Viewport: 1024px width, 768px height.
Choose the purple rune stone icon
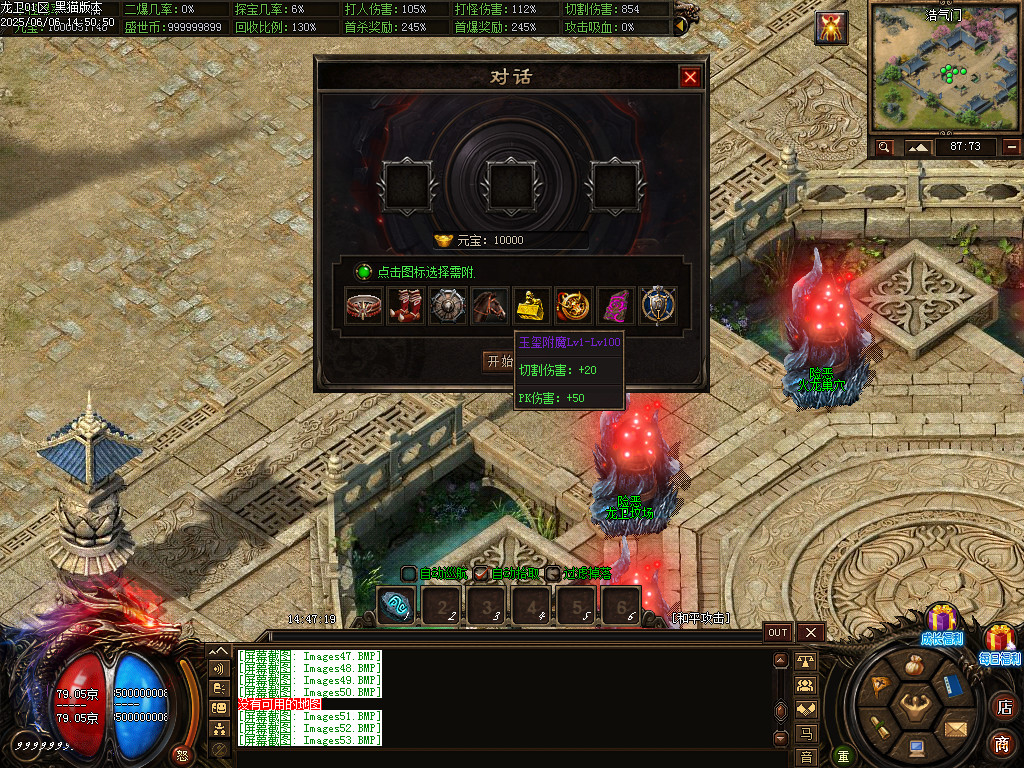pos(616,305)
